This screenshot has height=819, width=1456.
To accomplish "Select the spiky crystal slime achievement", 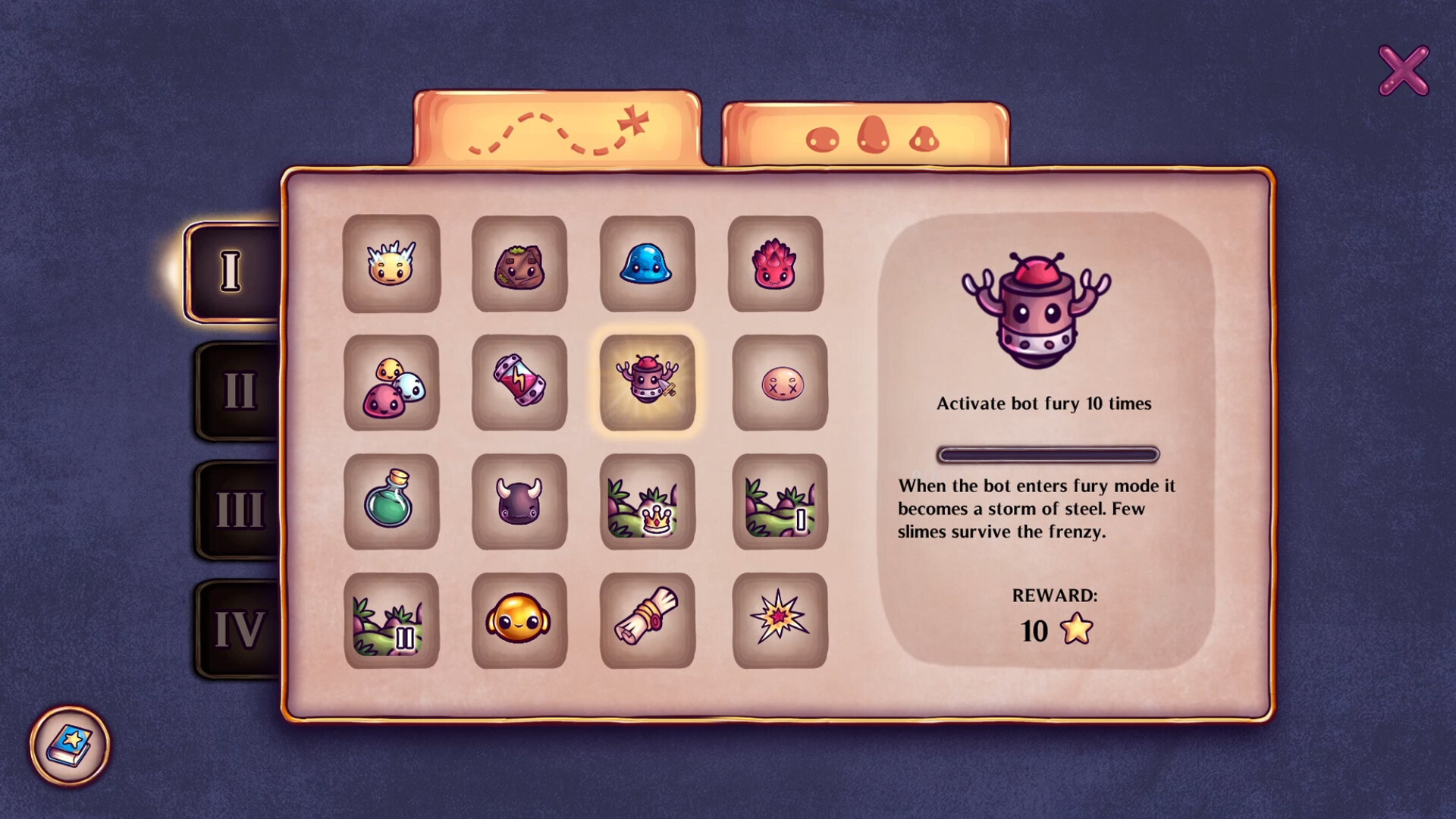I will tap(392, 266).
